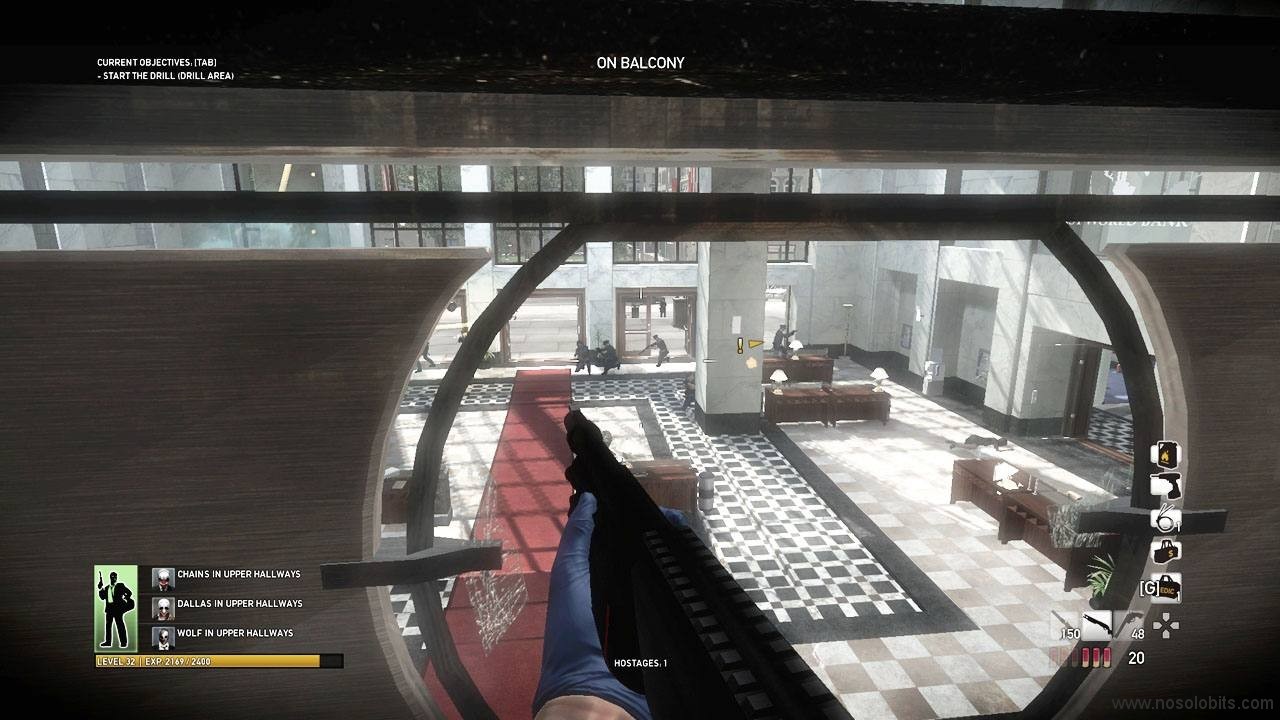
Task: Click the Start the Drill objective tracker
Action: point(166,76)
